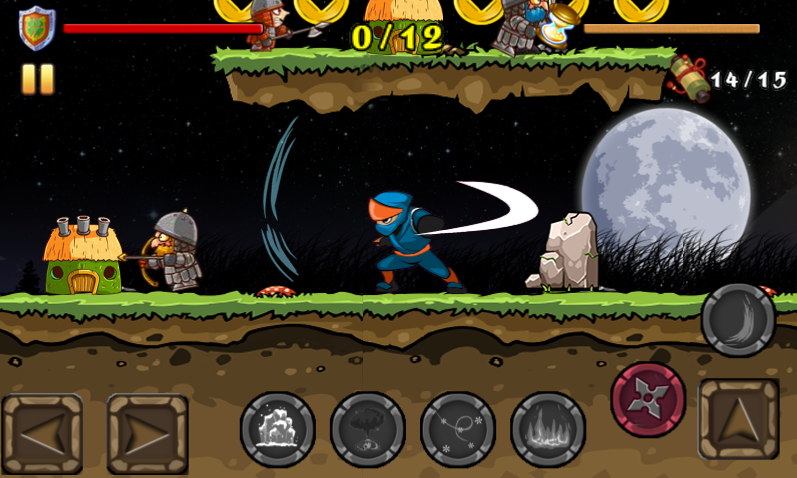Tap the jump up-arrow button

[739, 419]
